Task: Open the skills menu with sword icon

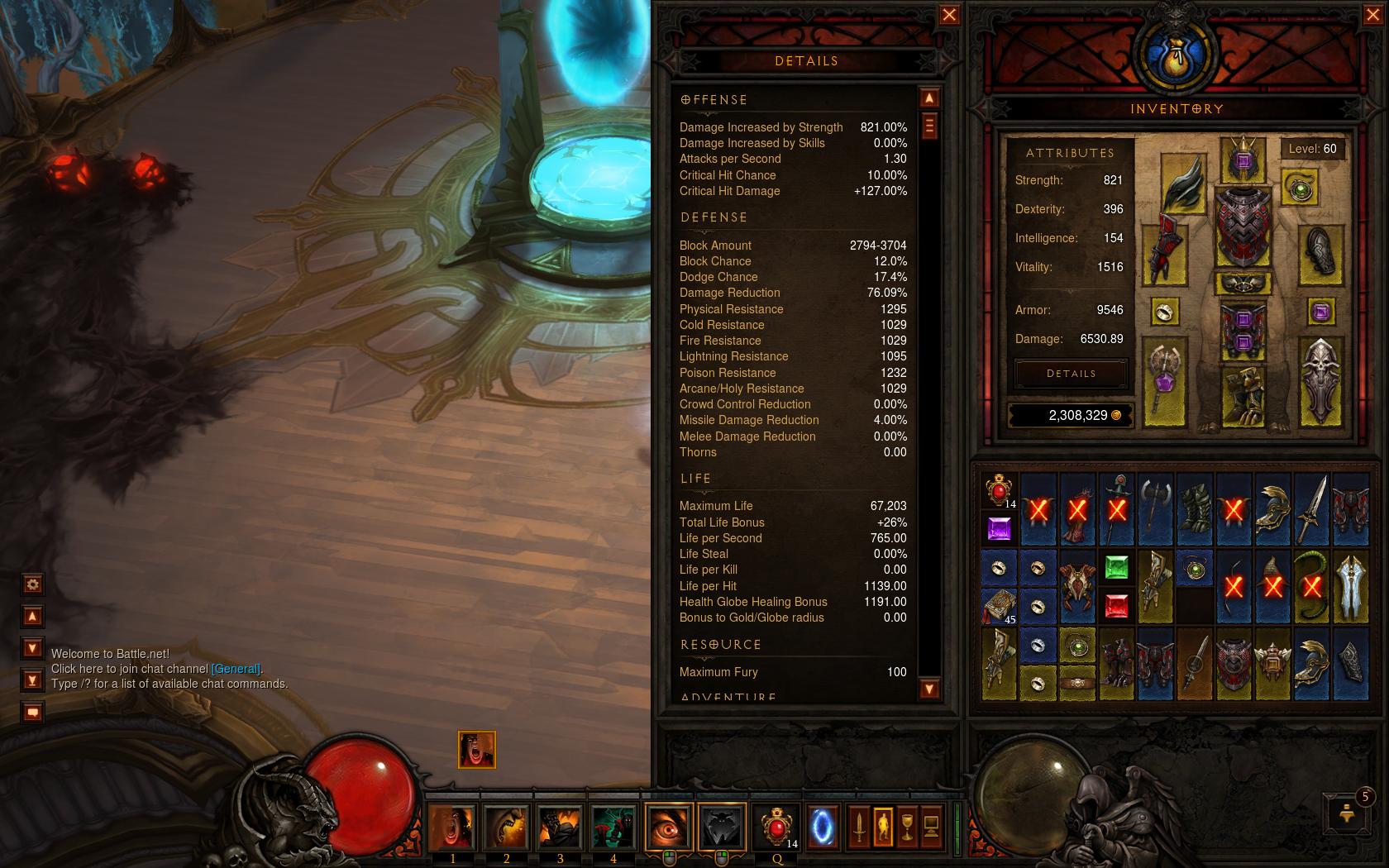Action: 859,827
